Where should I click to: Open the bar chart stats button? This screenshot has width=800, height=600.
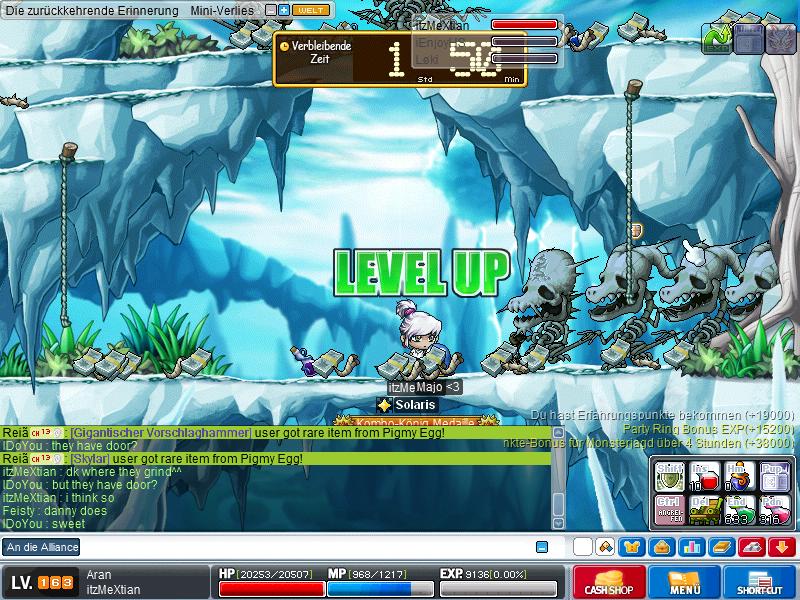(x=692, y=547)
